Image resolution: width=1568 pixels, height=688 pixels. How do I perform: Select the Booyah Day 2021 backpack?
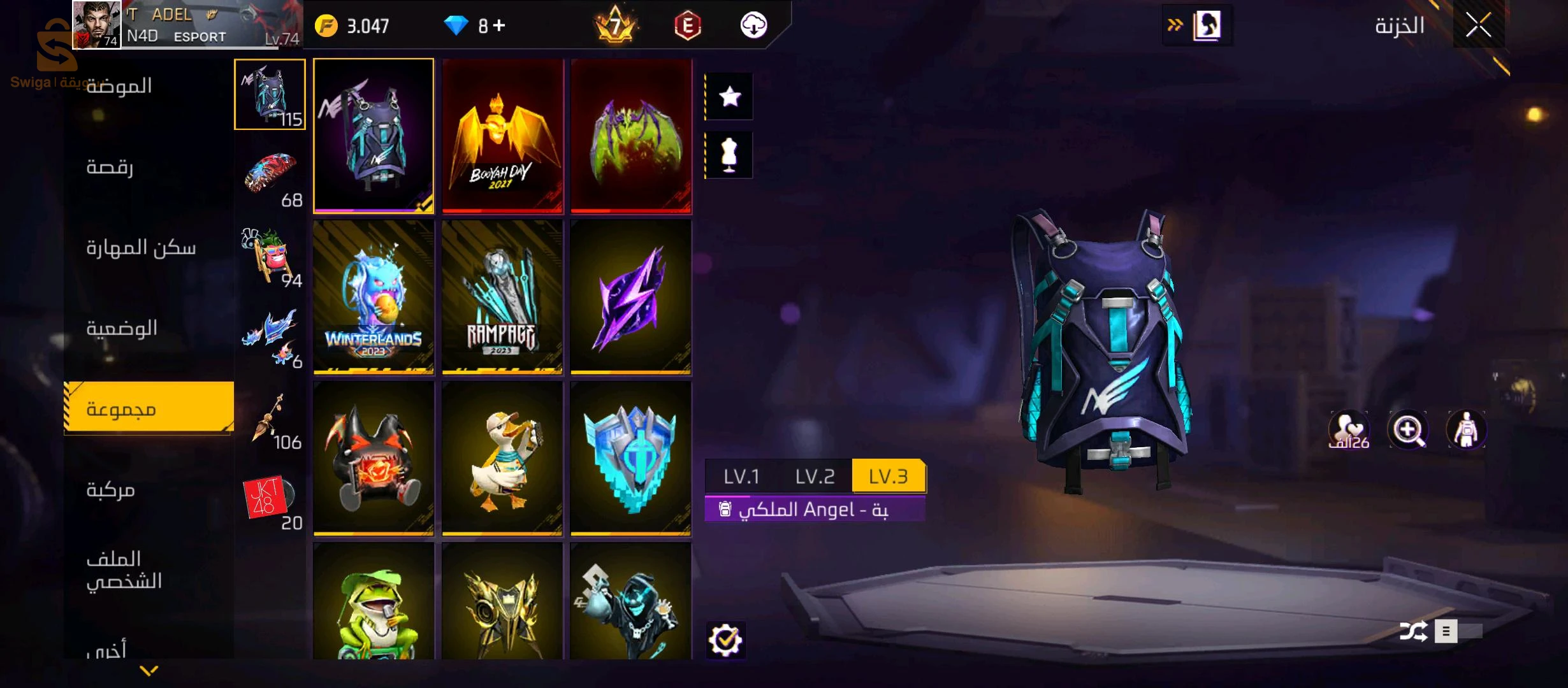pyautogui.click(x=503, y=136)
